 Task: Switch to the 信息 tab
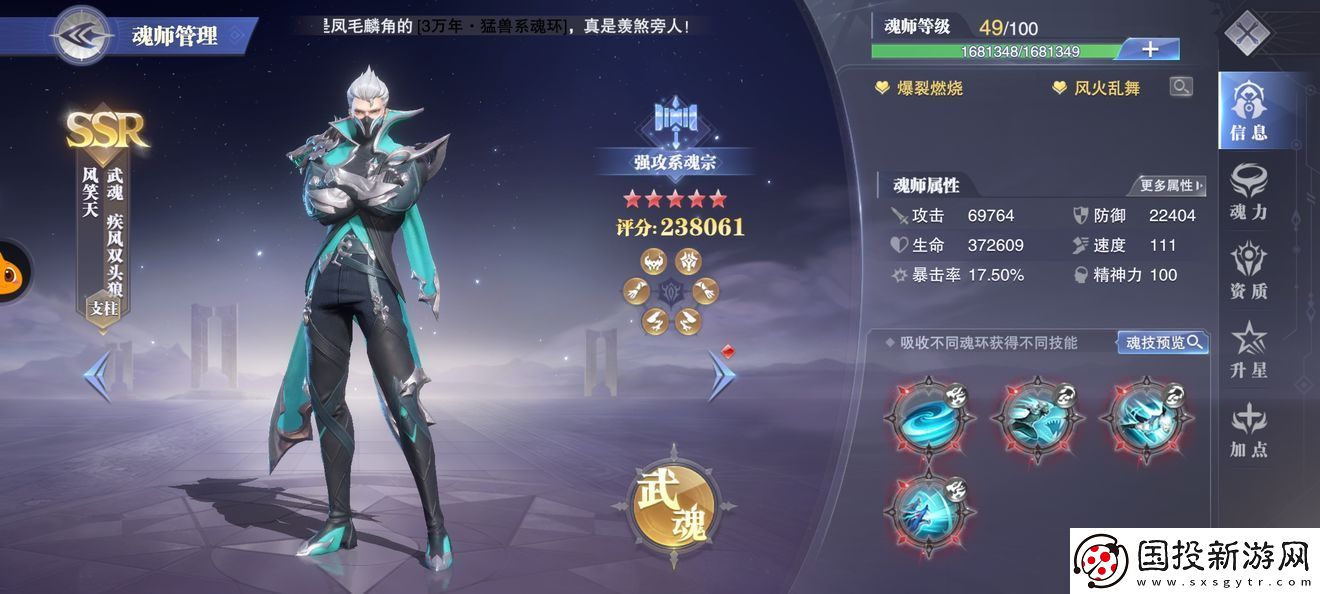point(1248,111)
